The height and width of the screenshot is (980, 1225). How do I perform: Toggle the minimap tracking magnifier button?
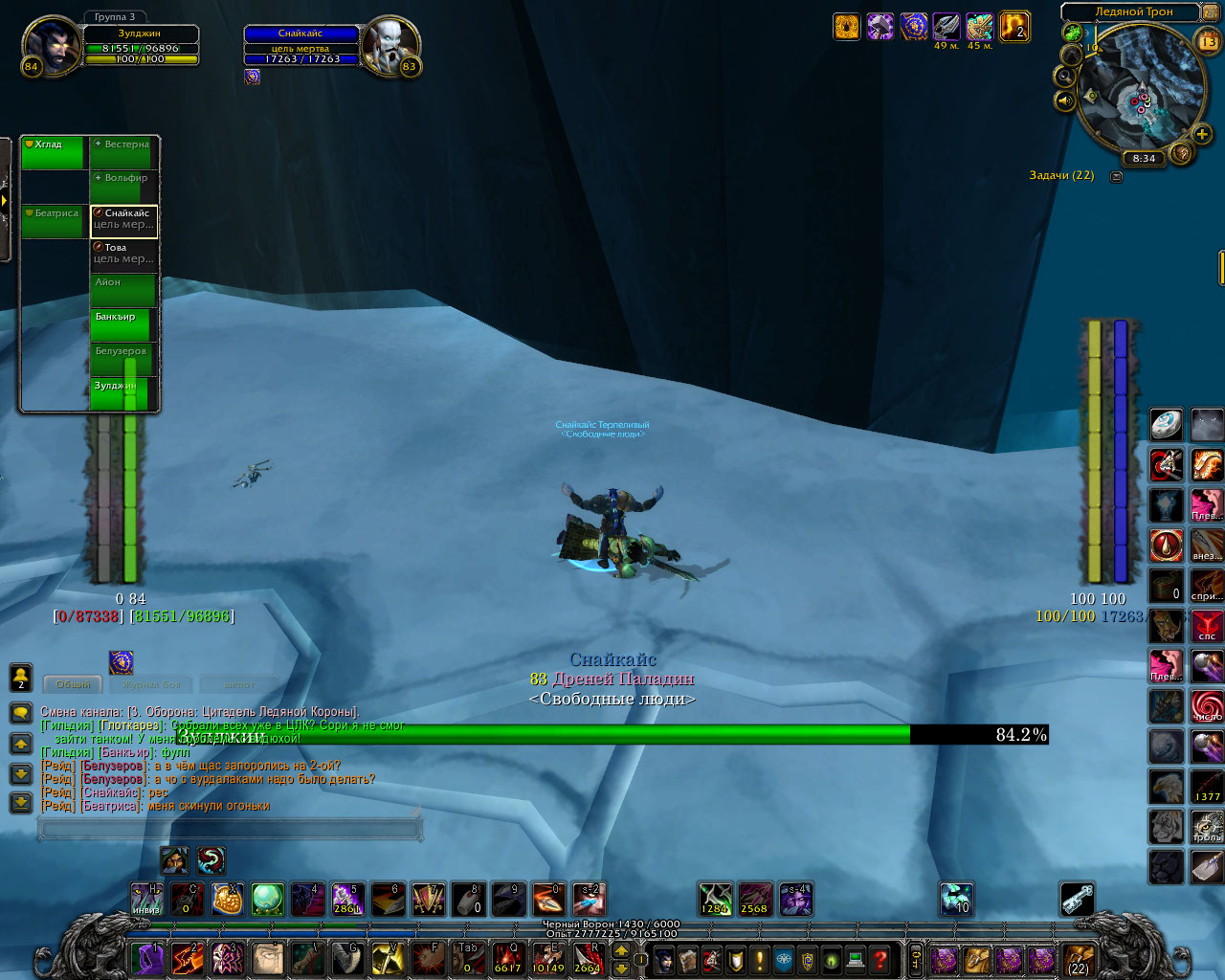click(x=1065, y=75)
